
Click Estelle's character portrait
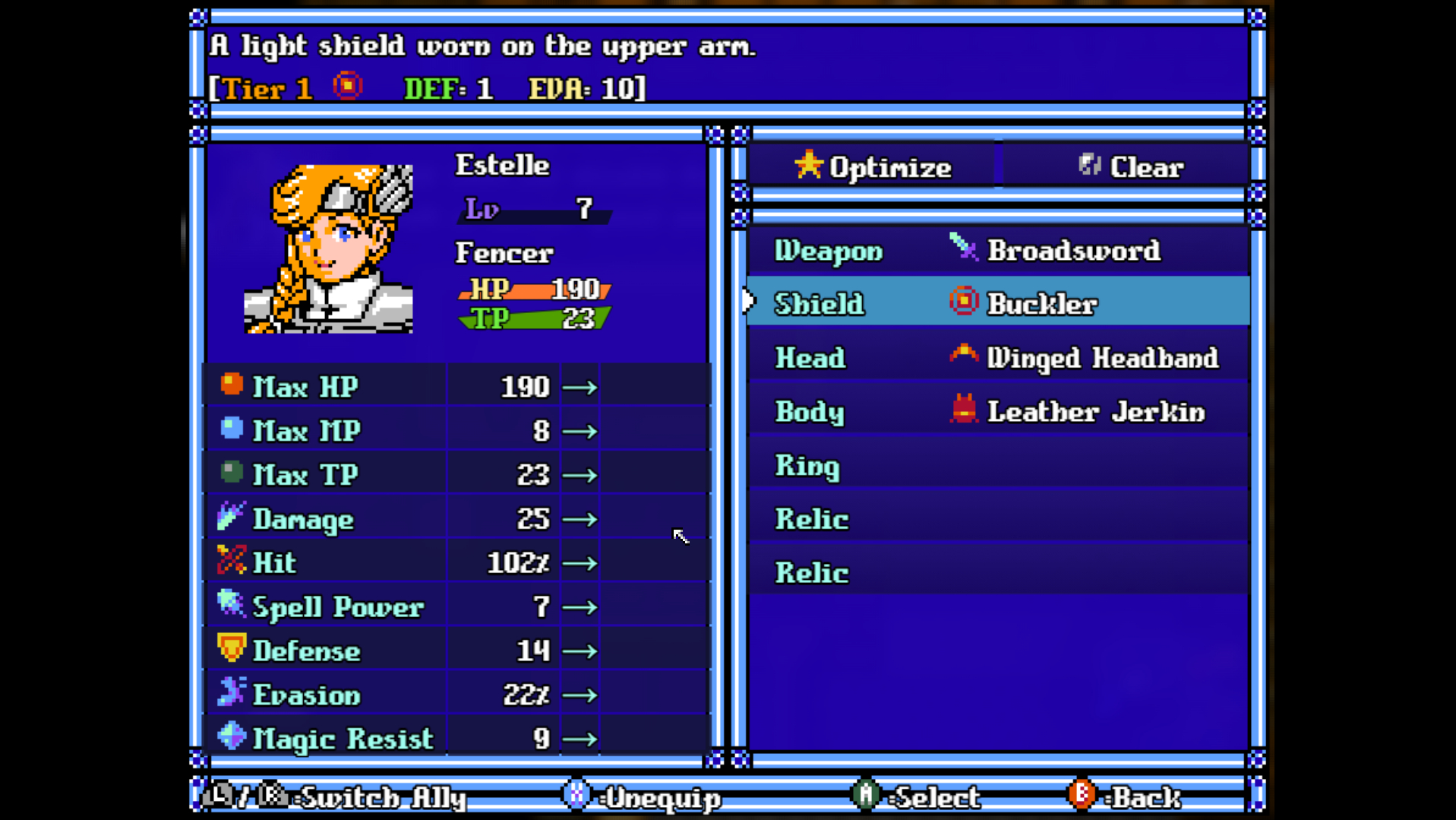(328, 249)
